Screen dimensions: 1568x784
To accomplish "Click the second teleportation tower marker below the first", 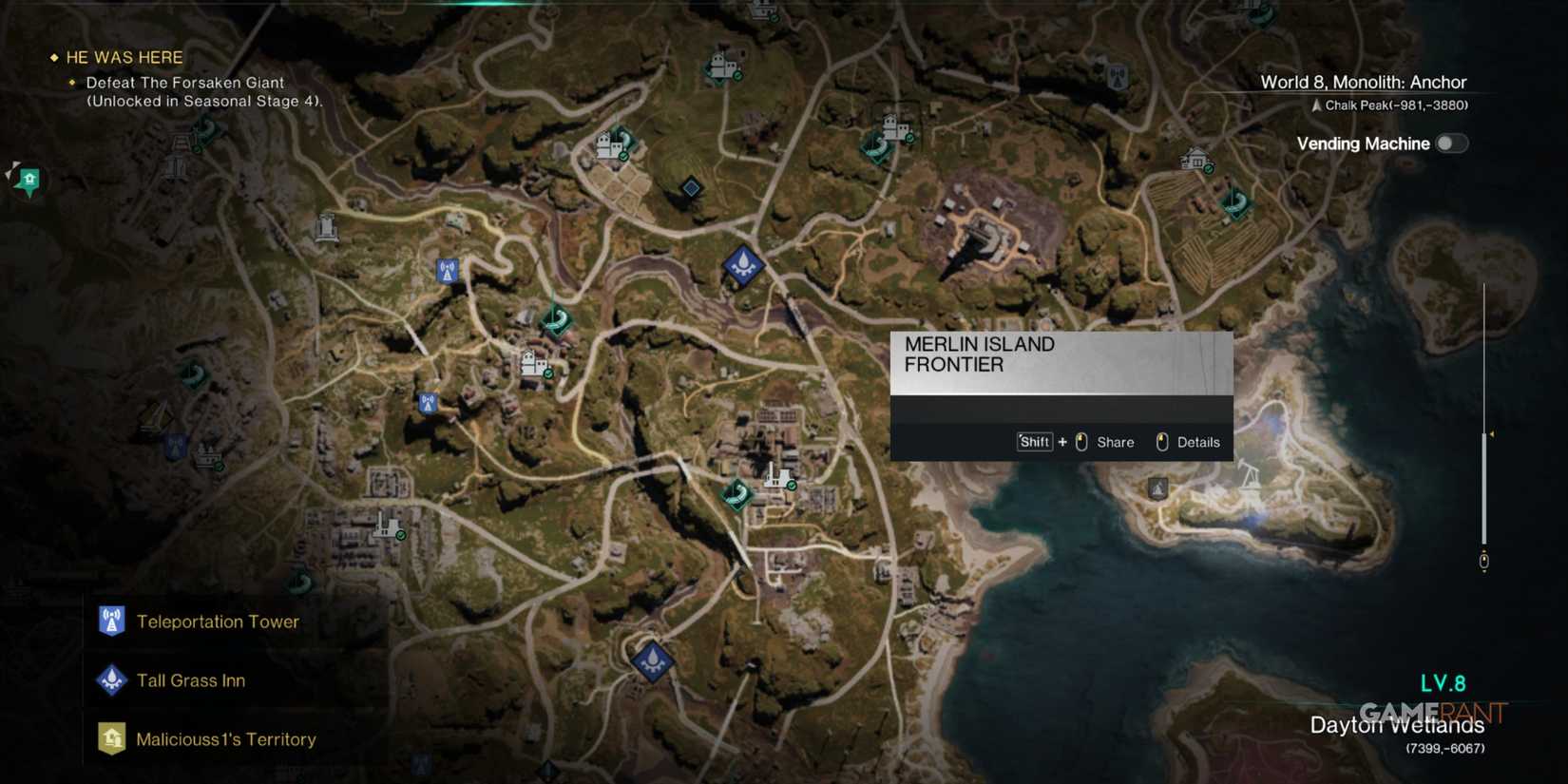I will 429,402.
